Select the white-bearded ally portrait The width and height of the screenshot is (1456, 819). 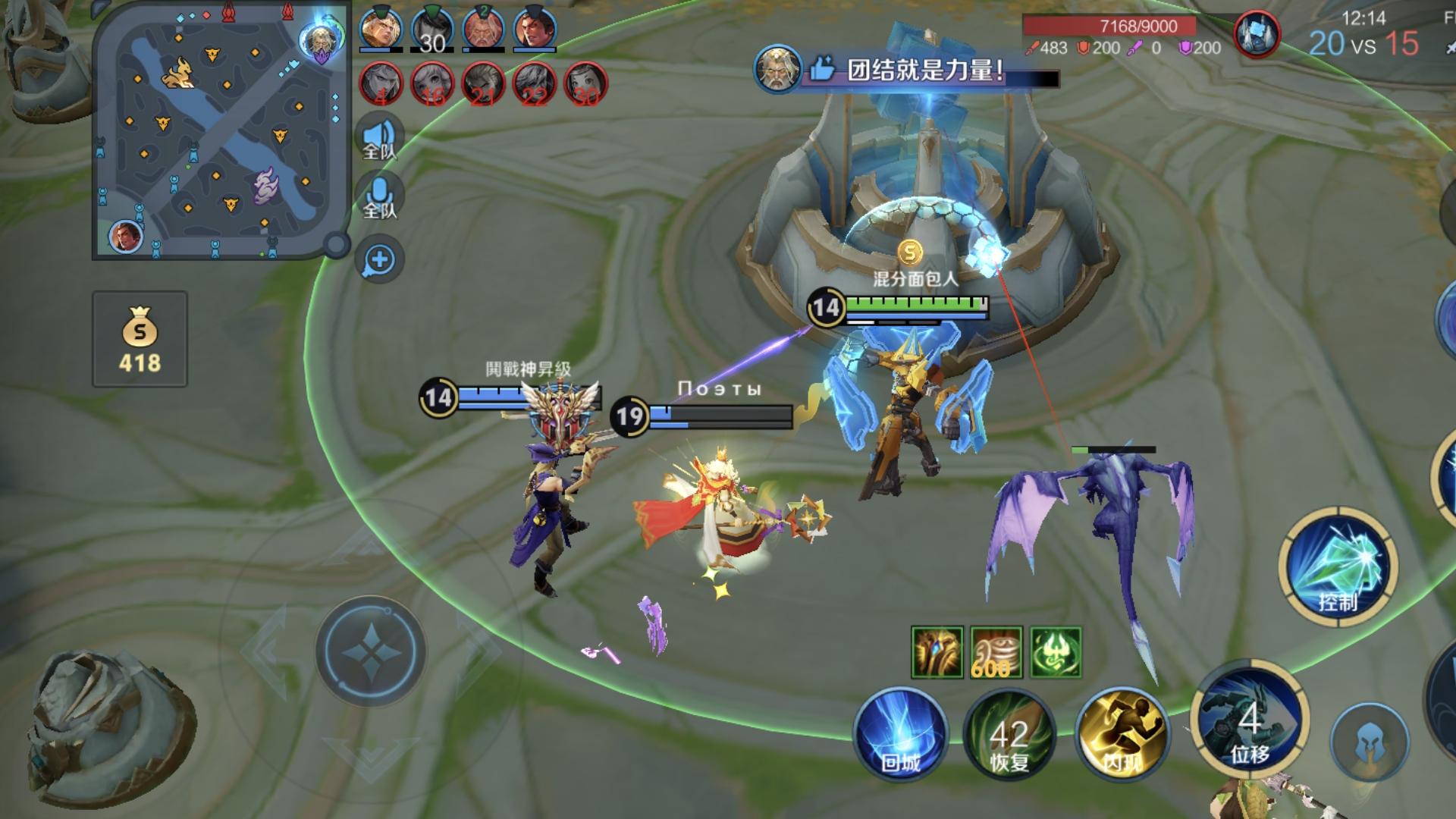click(x=484, y=30)
